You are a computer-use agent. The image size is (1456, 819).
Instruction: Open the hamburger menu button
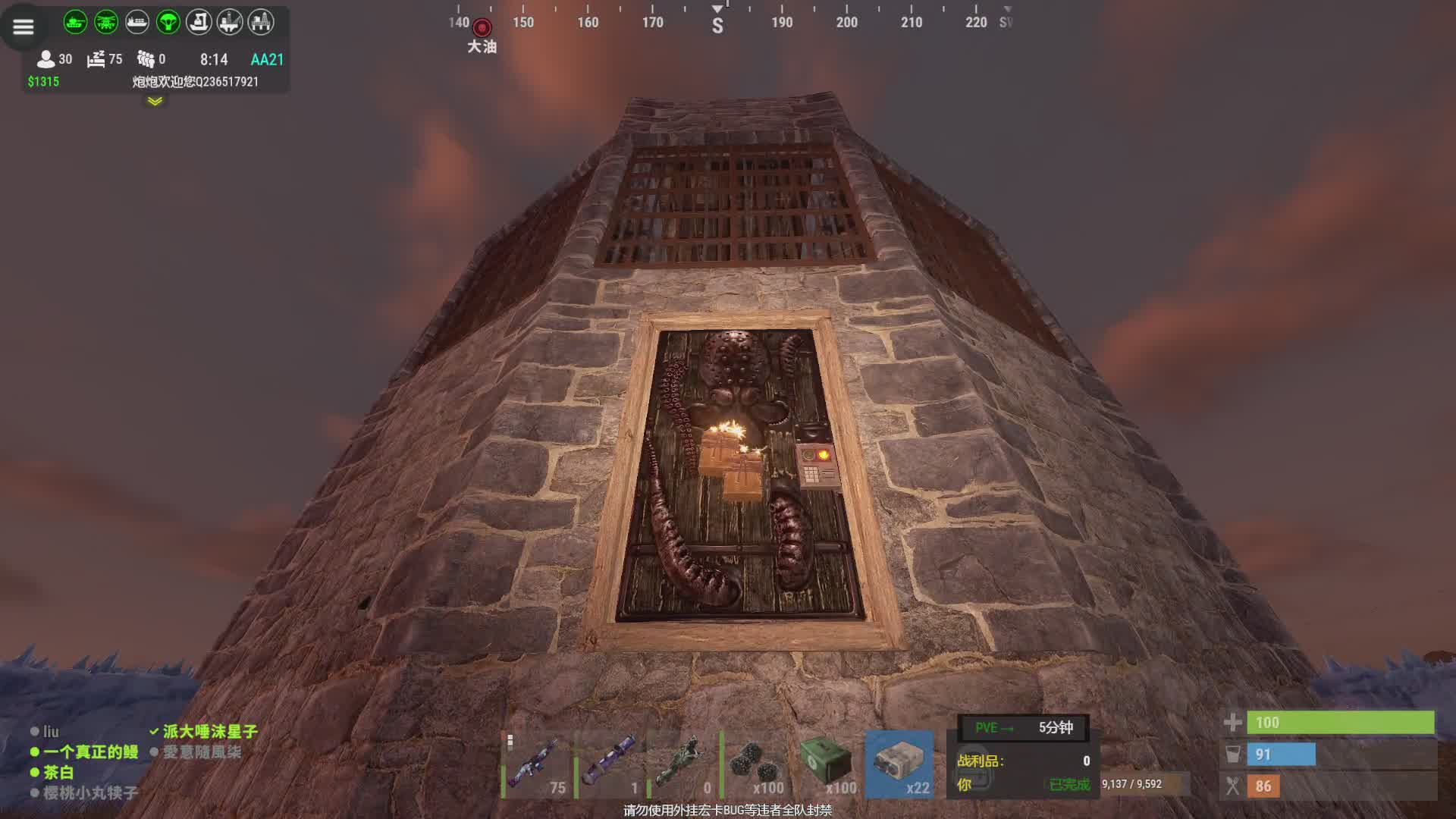click(24, 27)
